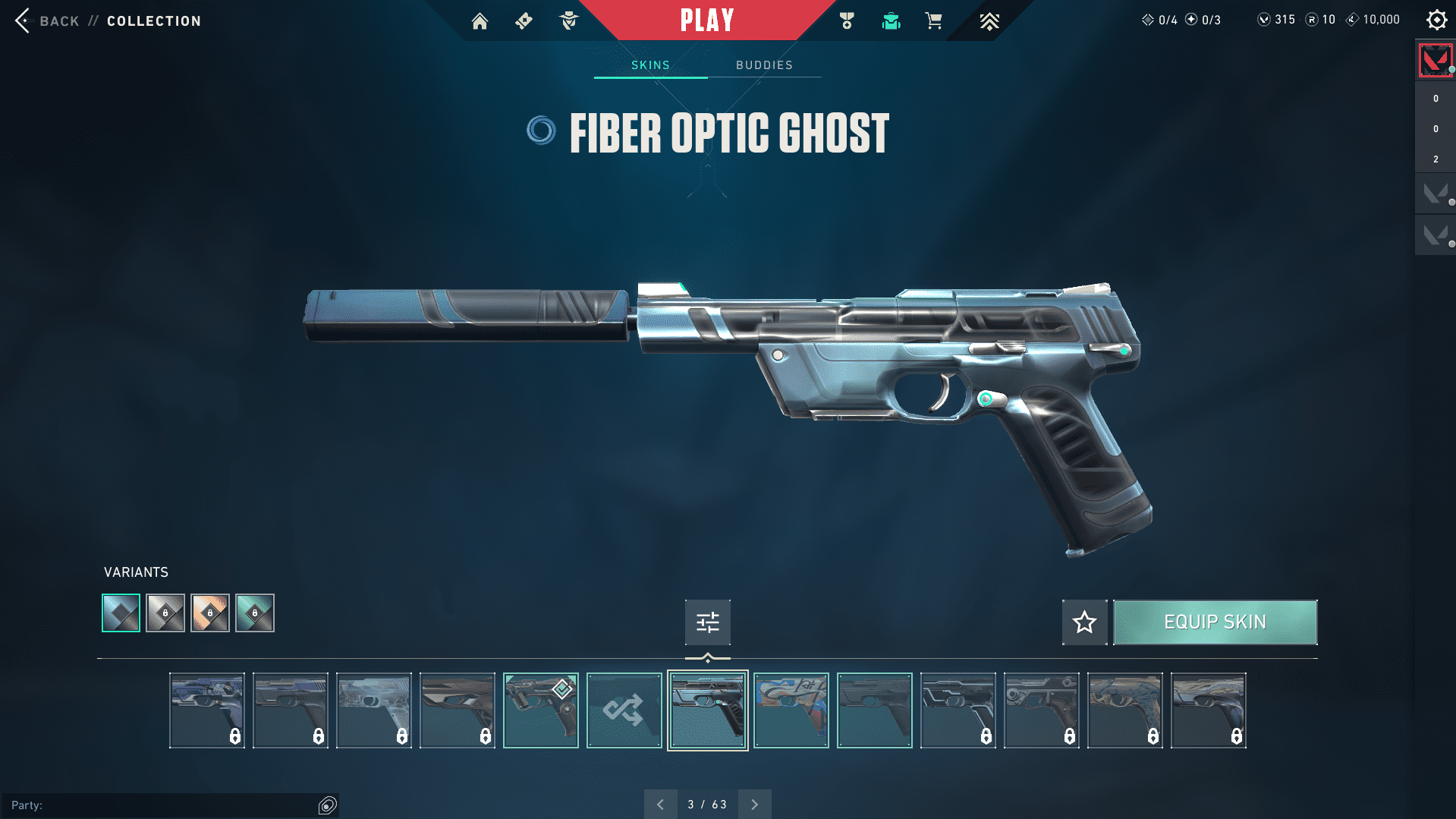1456x819 pixels.
Task: Switch to the Buddies tab
Action: point(764,65)
